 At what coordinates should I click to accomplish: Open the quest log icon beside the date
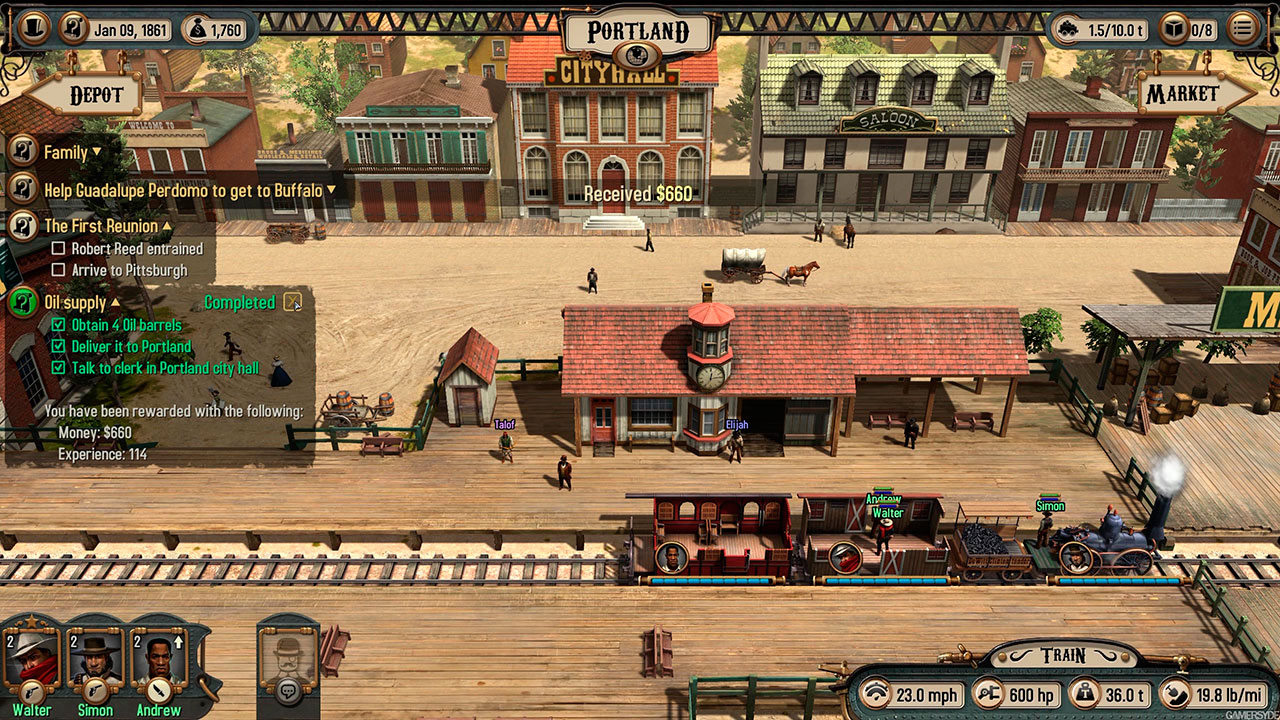[x=75, y=29]
